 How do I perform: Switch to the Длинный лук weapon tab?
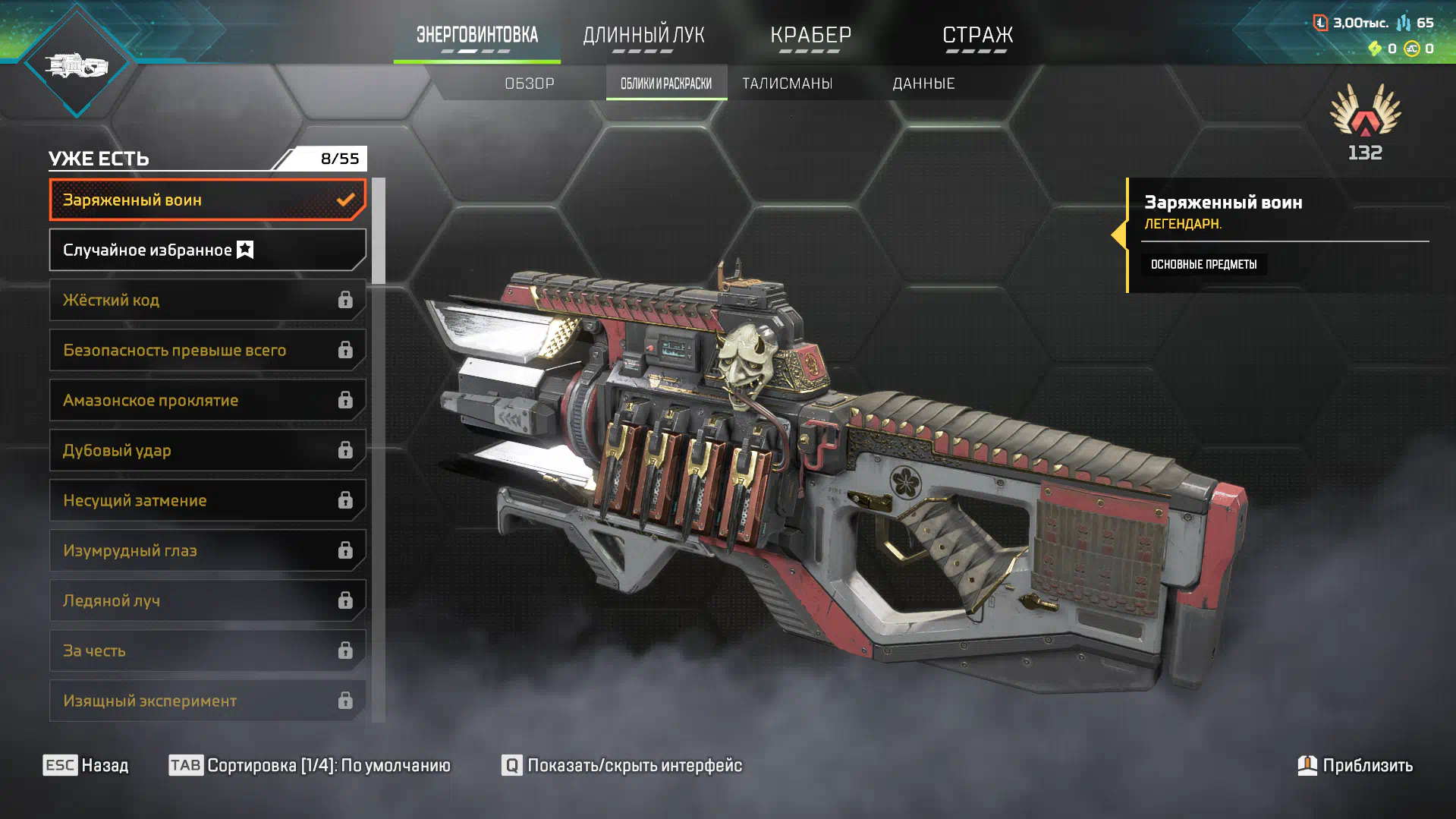coord(643,35)
